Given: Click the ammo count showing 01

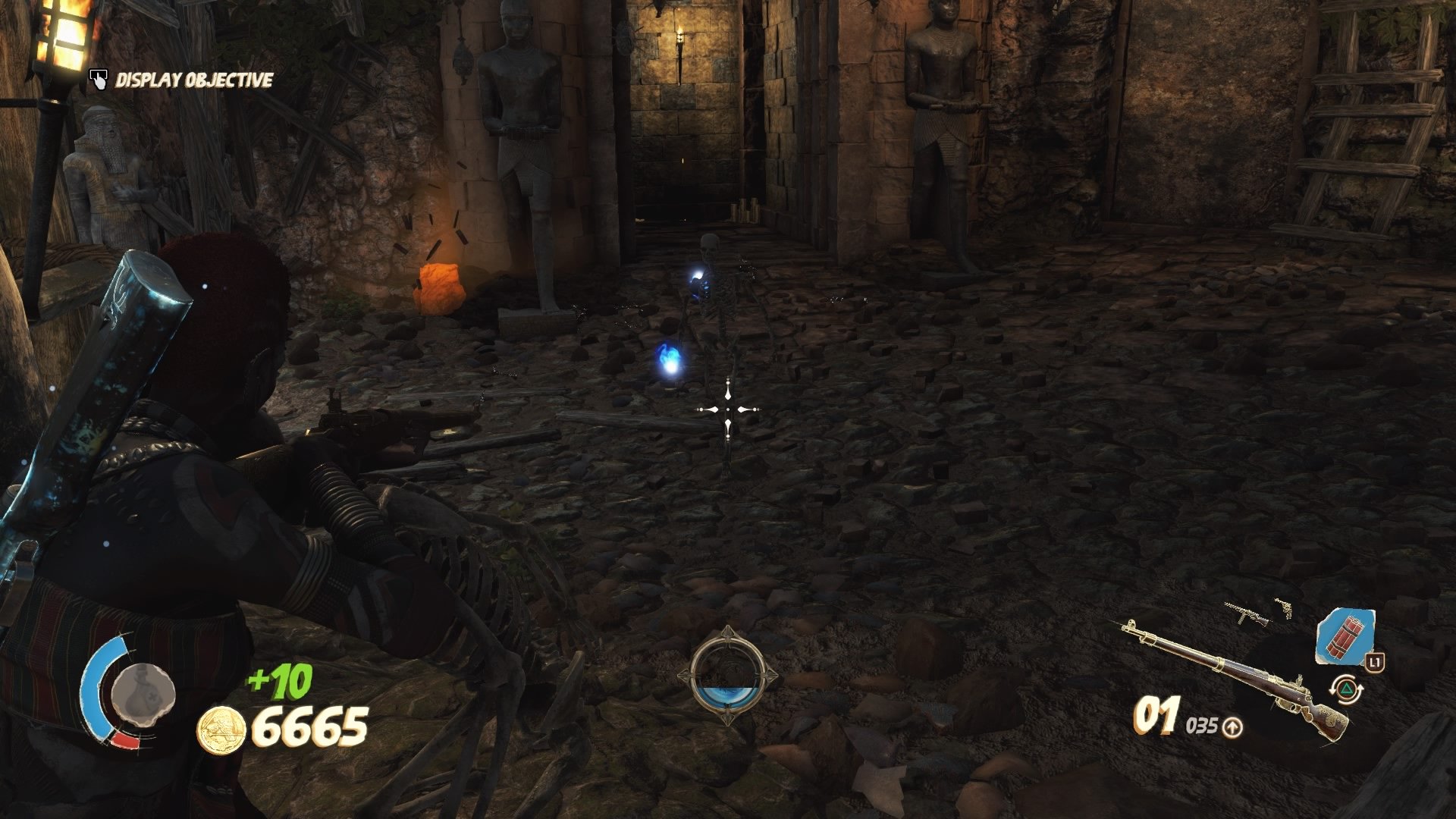Looking at the screenshot, I should tap(1156, 715).
